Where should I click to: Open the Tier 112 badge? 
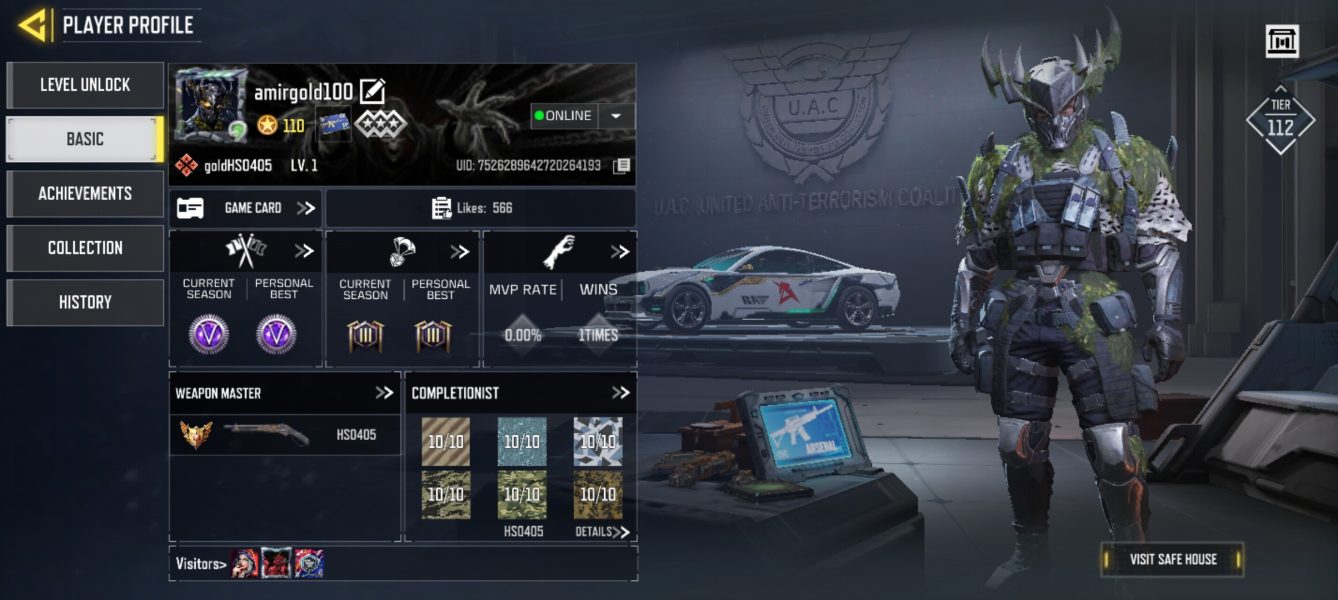pos(1280,120)
